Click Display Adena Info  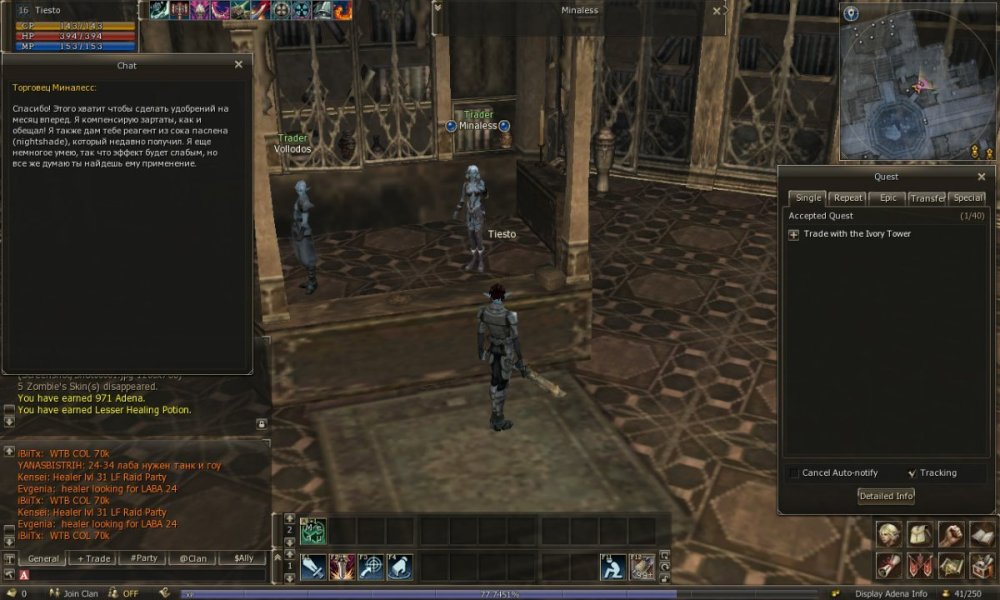(890, 593)
